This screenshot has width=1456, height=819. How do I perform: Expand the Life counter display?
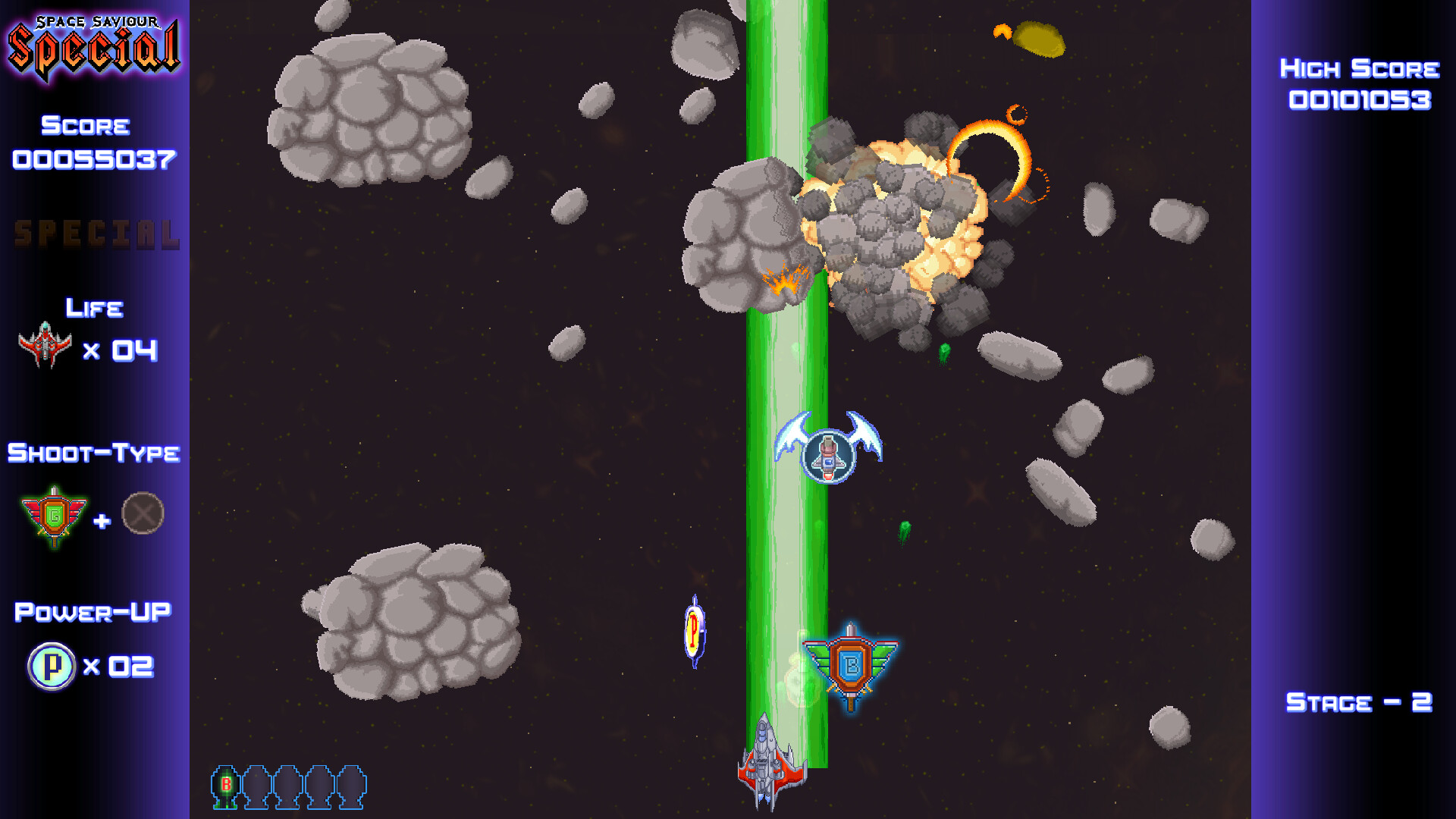tap(93, 308)
